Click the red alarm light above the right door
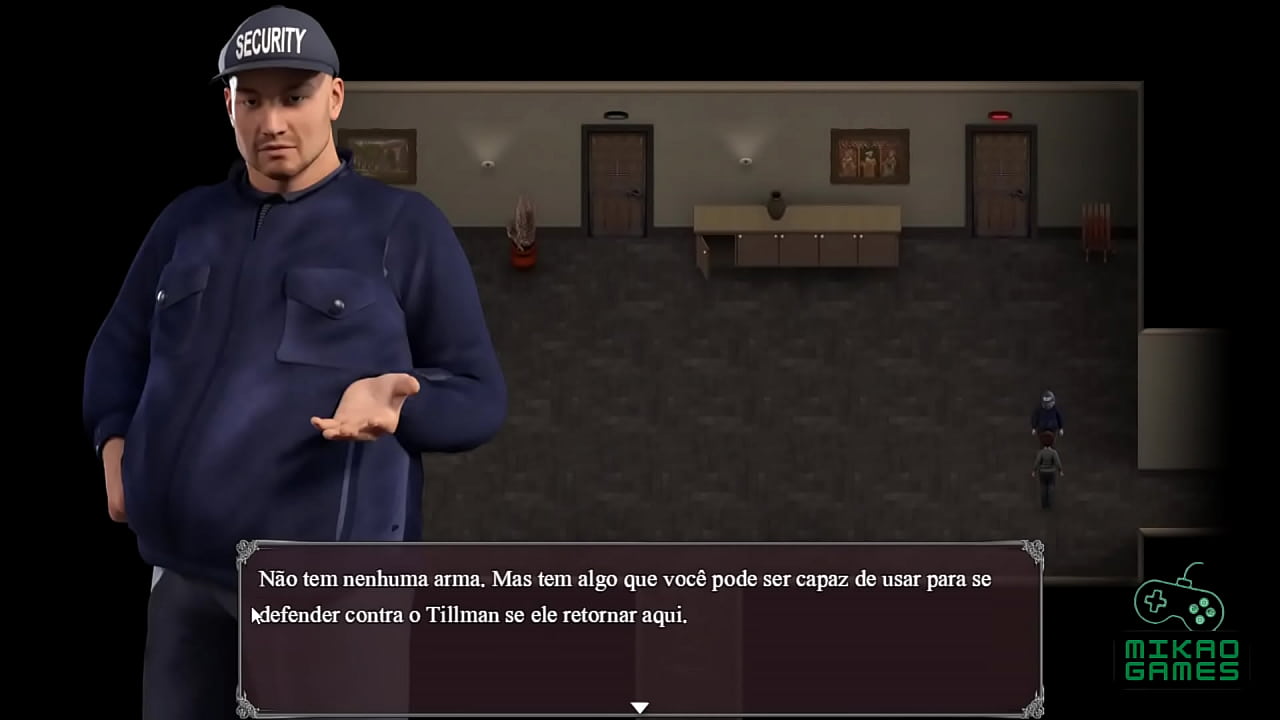 1000,114
